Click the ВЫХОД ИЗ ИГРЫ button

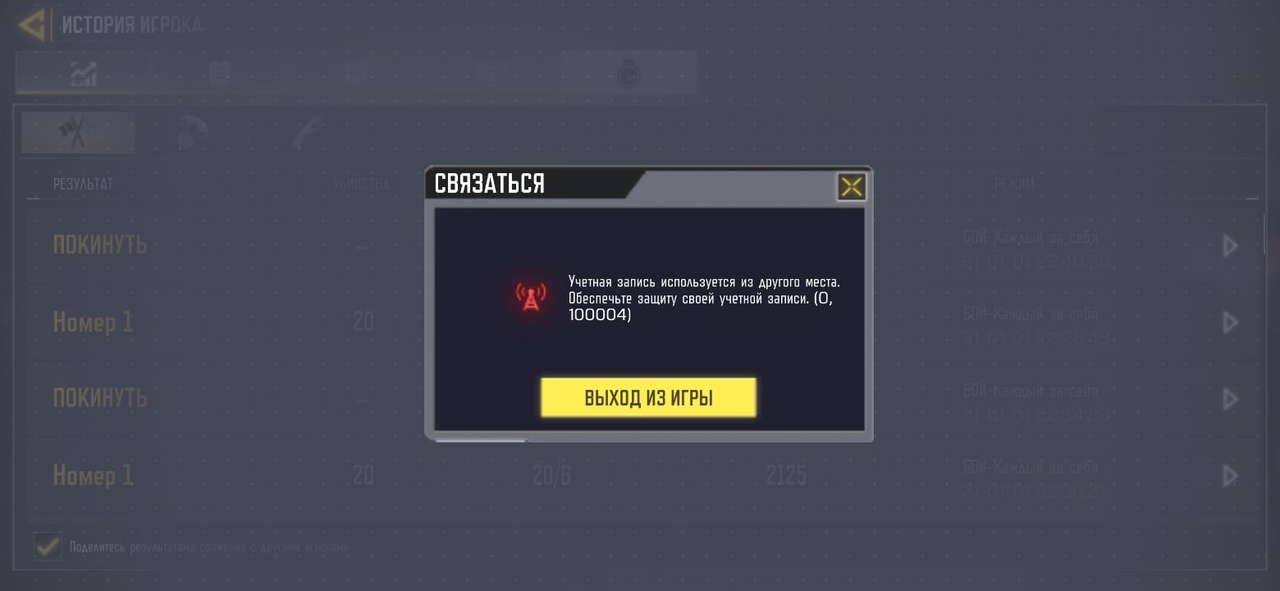tap(648, 397)
